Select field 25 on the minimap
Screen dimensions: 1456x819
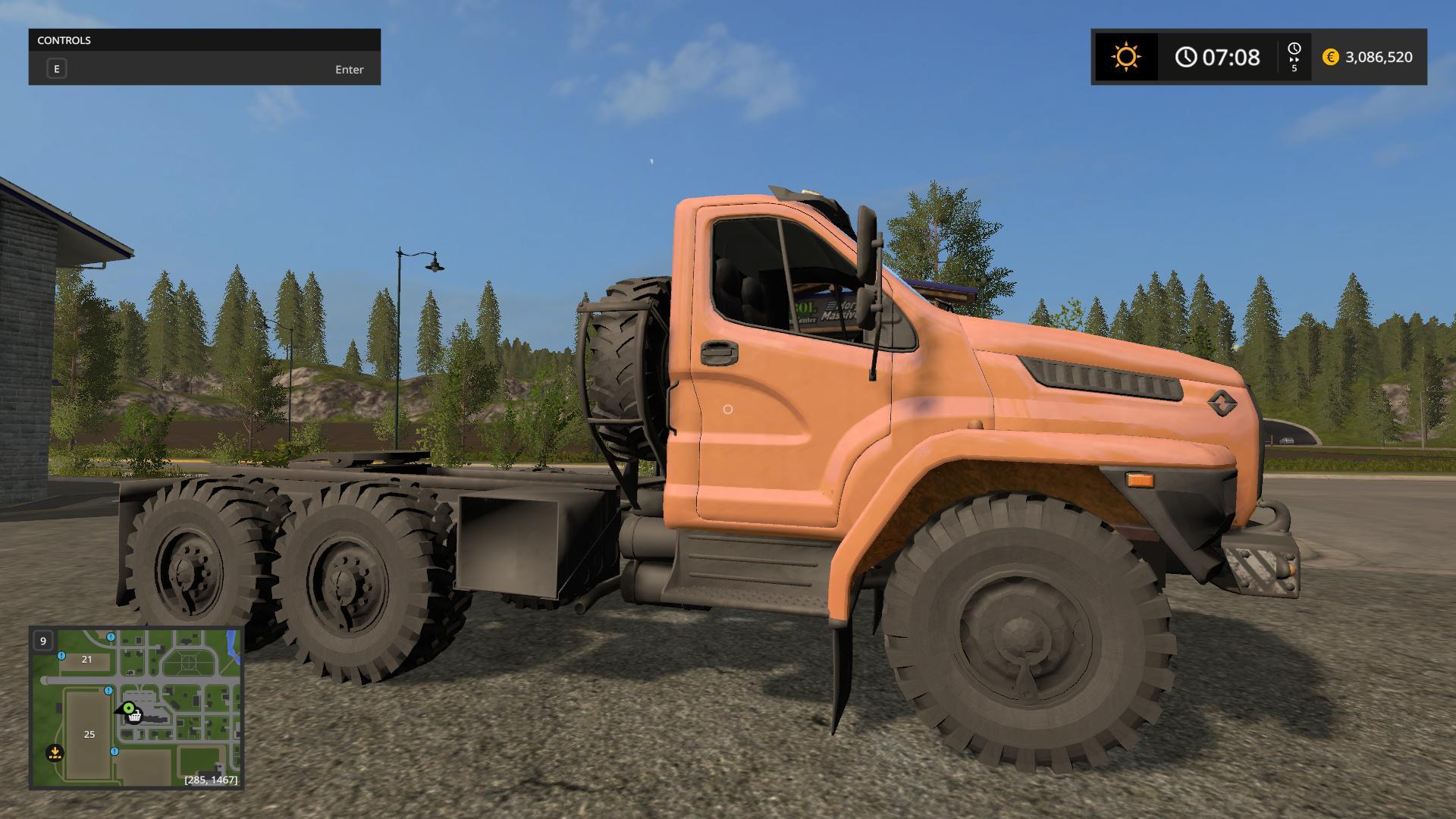[89, 734]
